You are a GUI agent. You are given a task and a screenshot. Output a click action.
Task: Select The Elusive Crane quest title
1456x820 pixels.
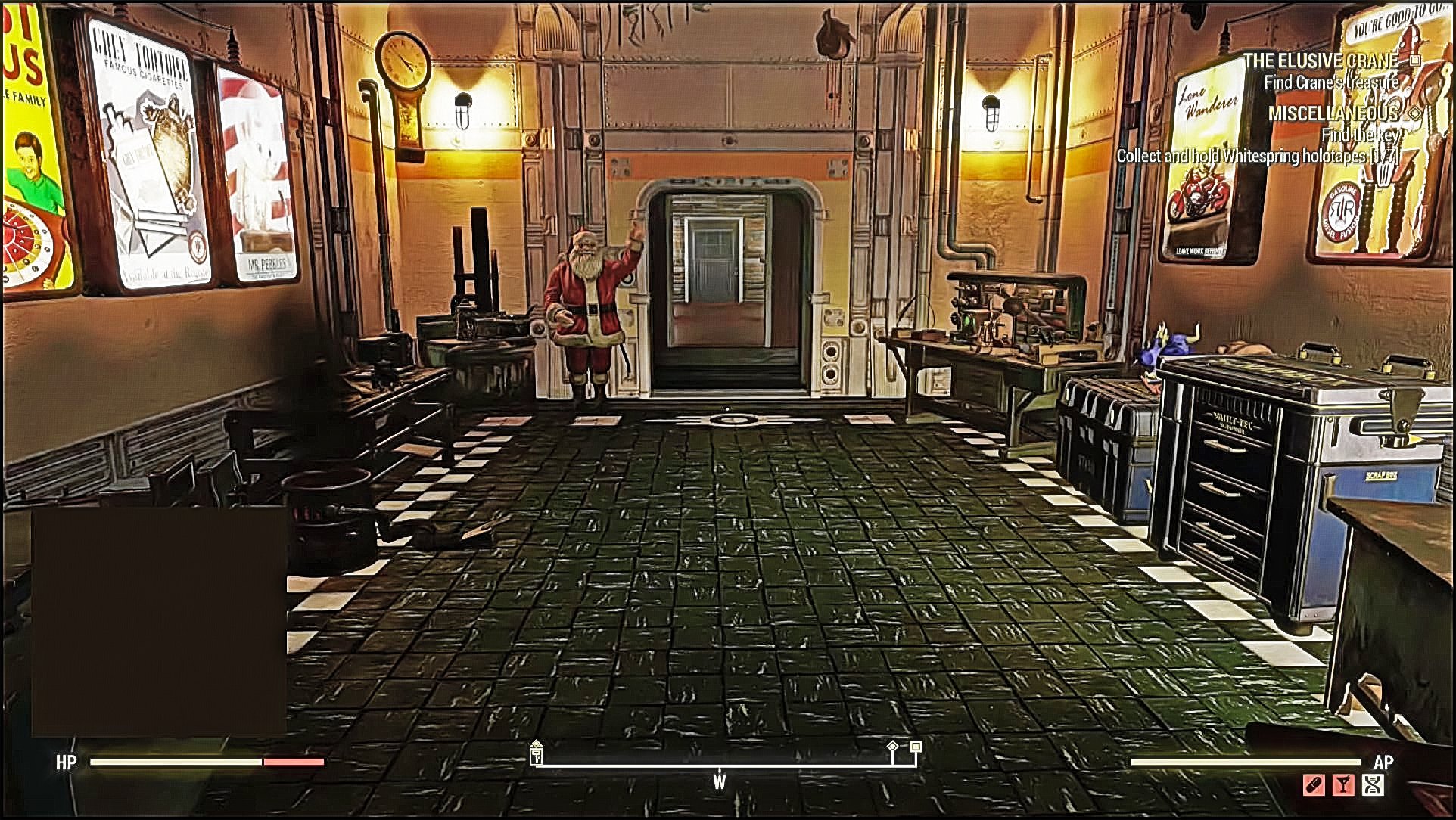coord(1321,61)
